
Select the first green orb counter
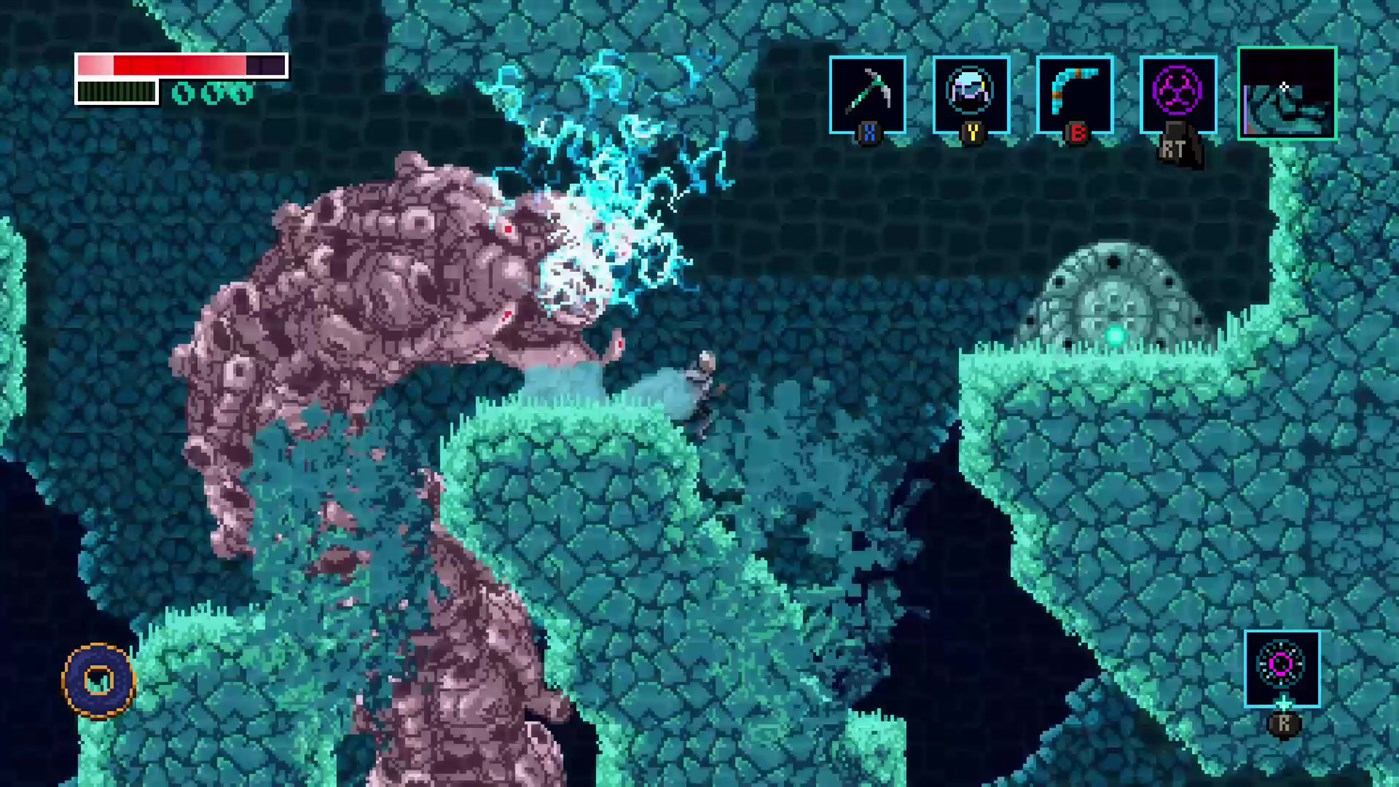[182, 95]
